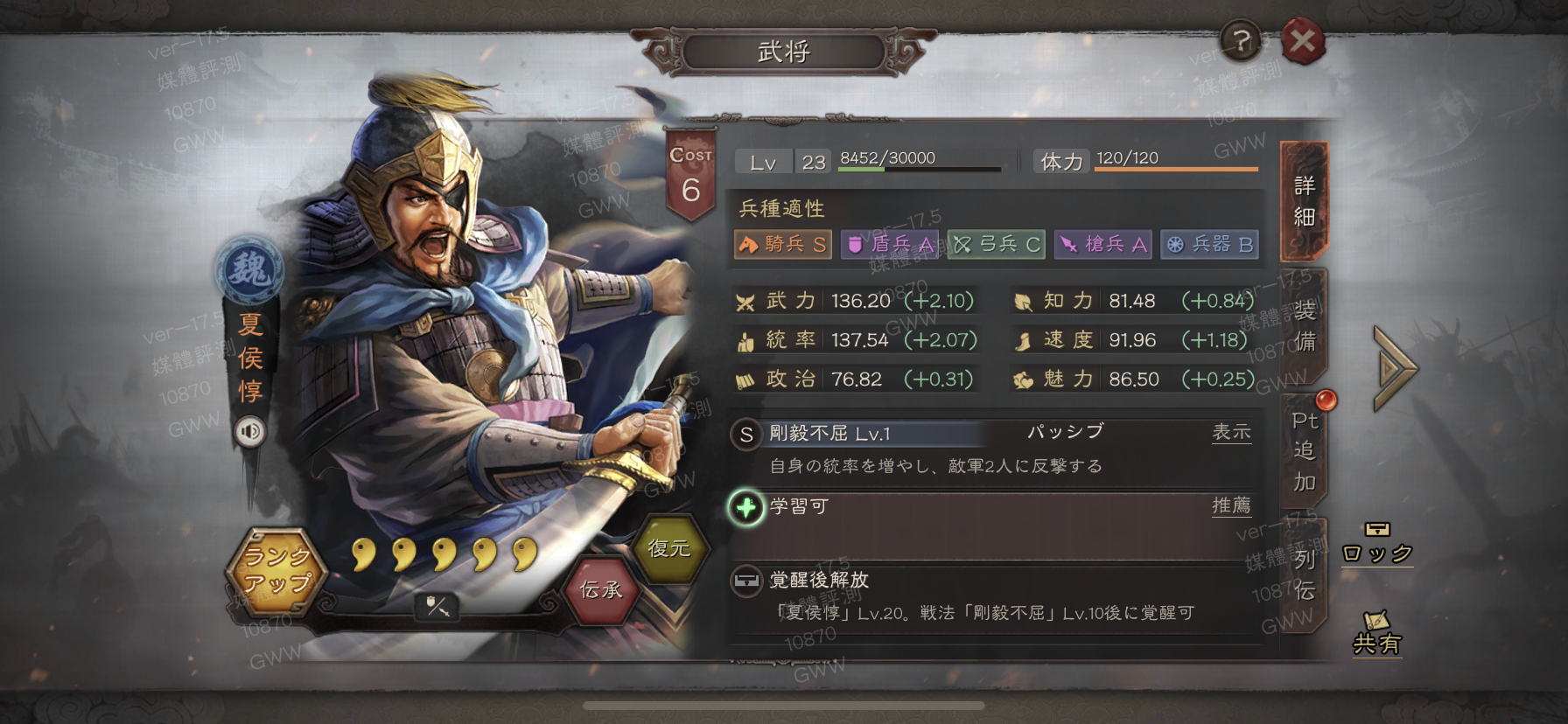Click the 槍兵 A spearman aptitude icon
The height and width of the screenshot is (724, 1568).
click(x=1102, y=244)
